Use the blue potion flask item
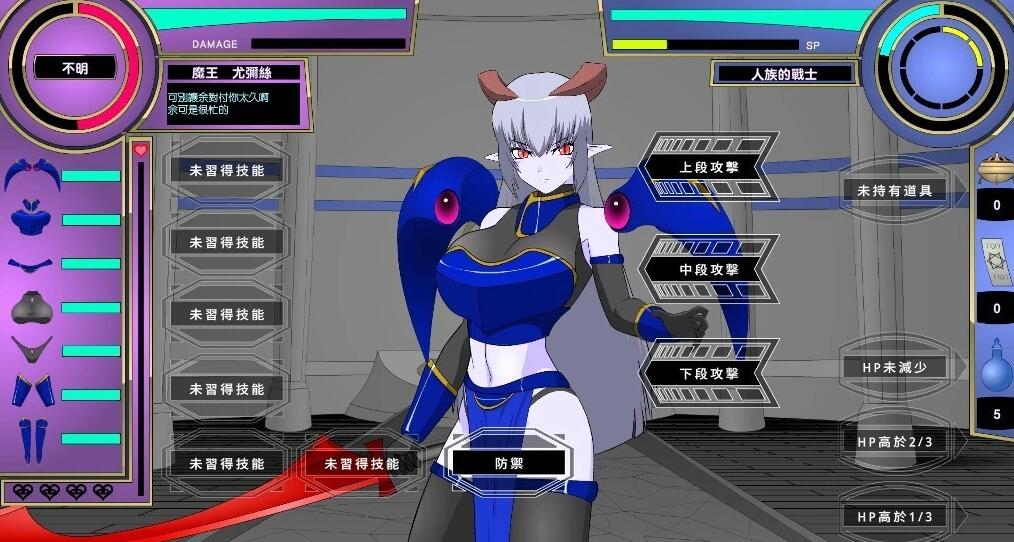Screen dimensions: 1014x542 tap(995, 366)
